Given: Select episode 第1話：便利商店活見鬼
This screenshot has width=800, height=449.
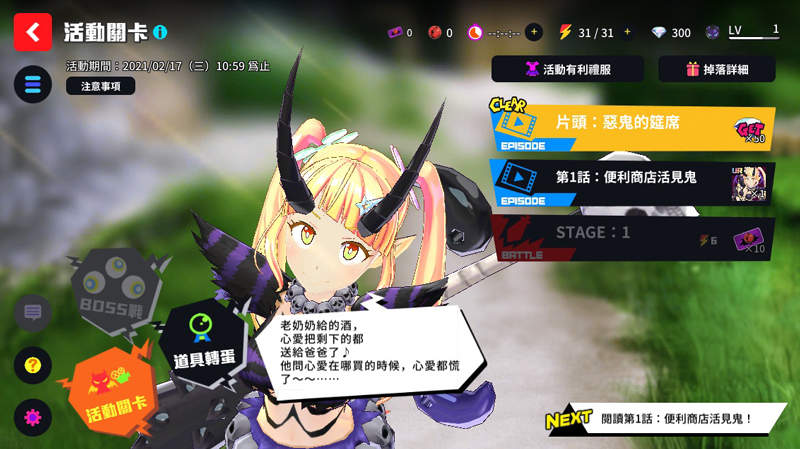Looking at the screenshot, I should [x=632, y=181].
